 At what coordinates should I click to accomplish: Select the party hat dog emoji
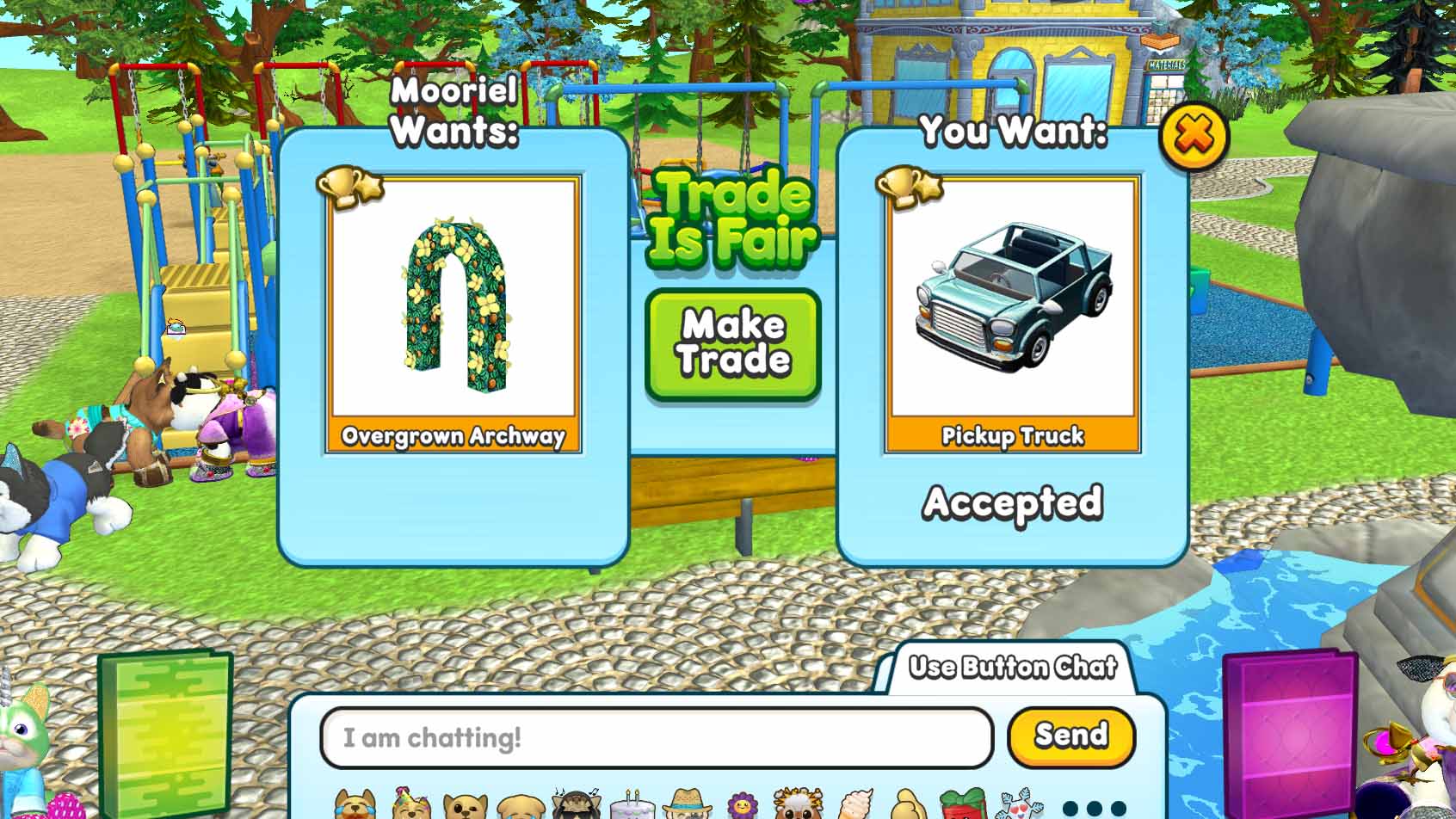pyautogui.click(x=406, y=807)
